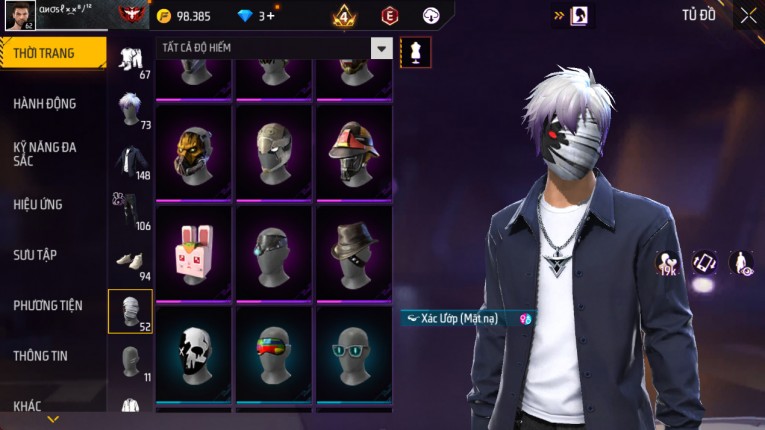The height and width of the screenshot is (430, 765).
Task: Select the jacket category showing 148
Action: pyautogui.click(x=130, y=161)
